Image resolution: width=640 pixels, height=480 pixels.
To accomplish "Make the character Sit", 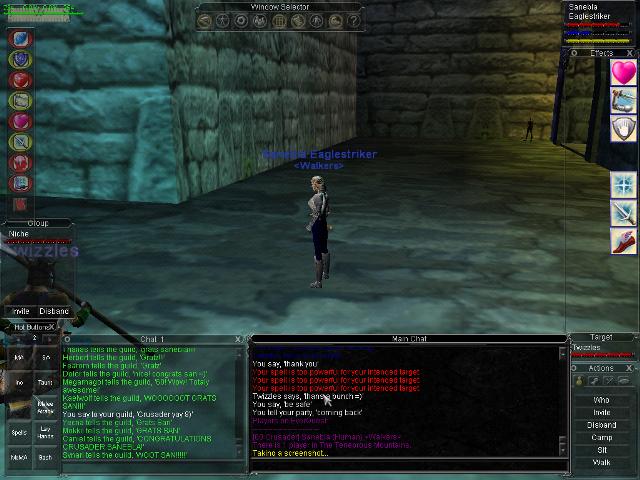I will [601, 450].
